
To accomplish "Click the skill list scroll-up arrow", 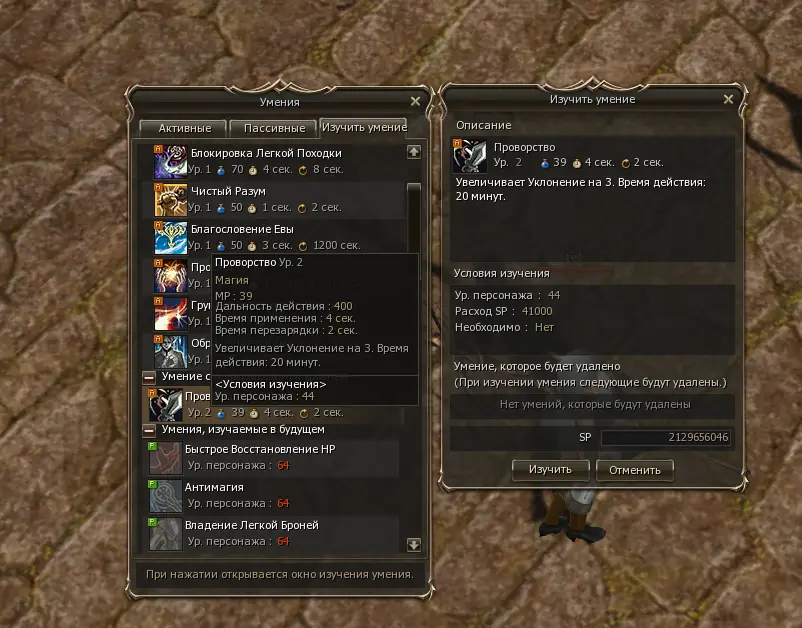I will coord(414,151).
